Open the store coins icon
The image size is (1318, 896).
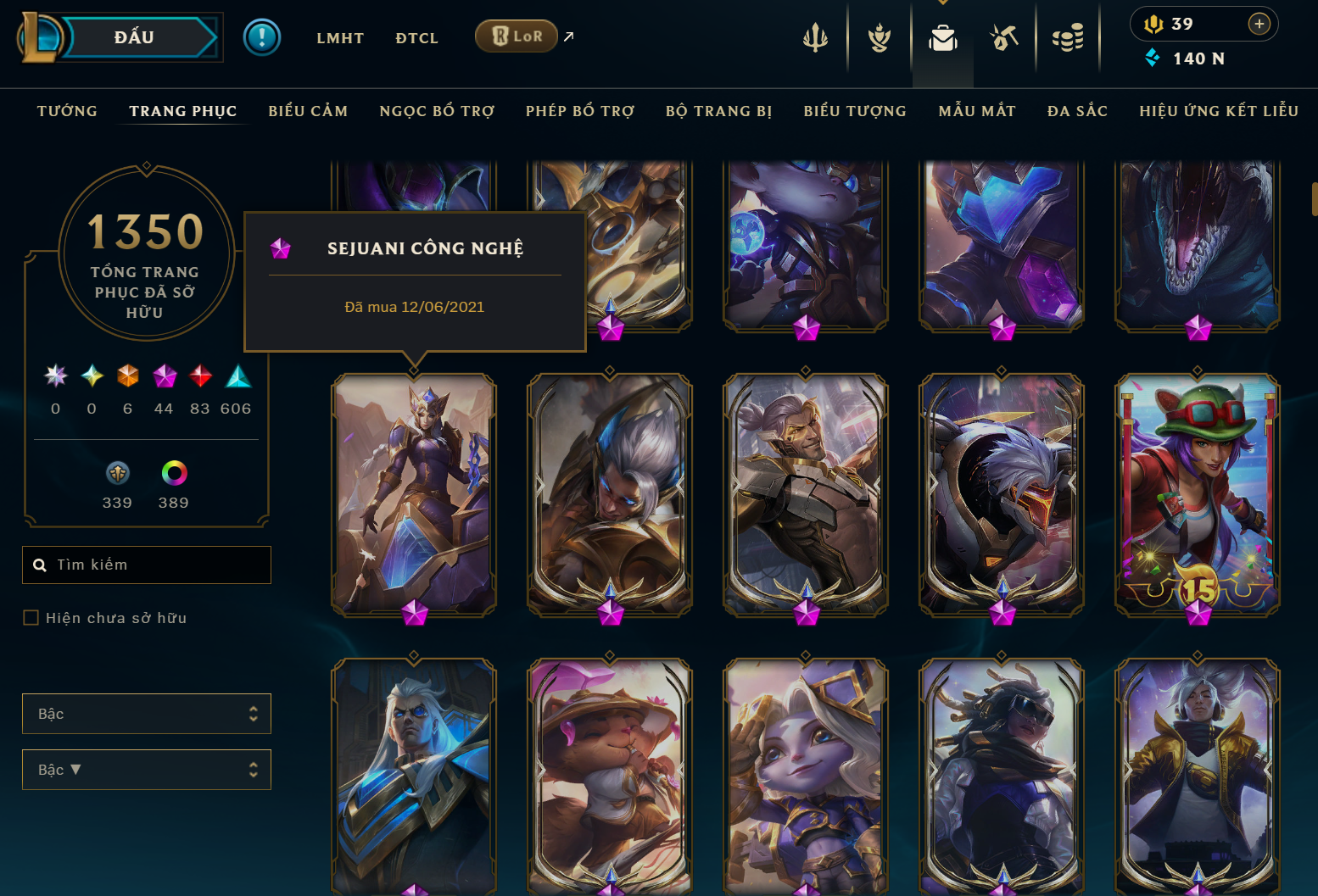(x=1068, y=37)
